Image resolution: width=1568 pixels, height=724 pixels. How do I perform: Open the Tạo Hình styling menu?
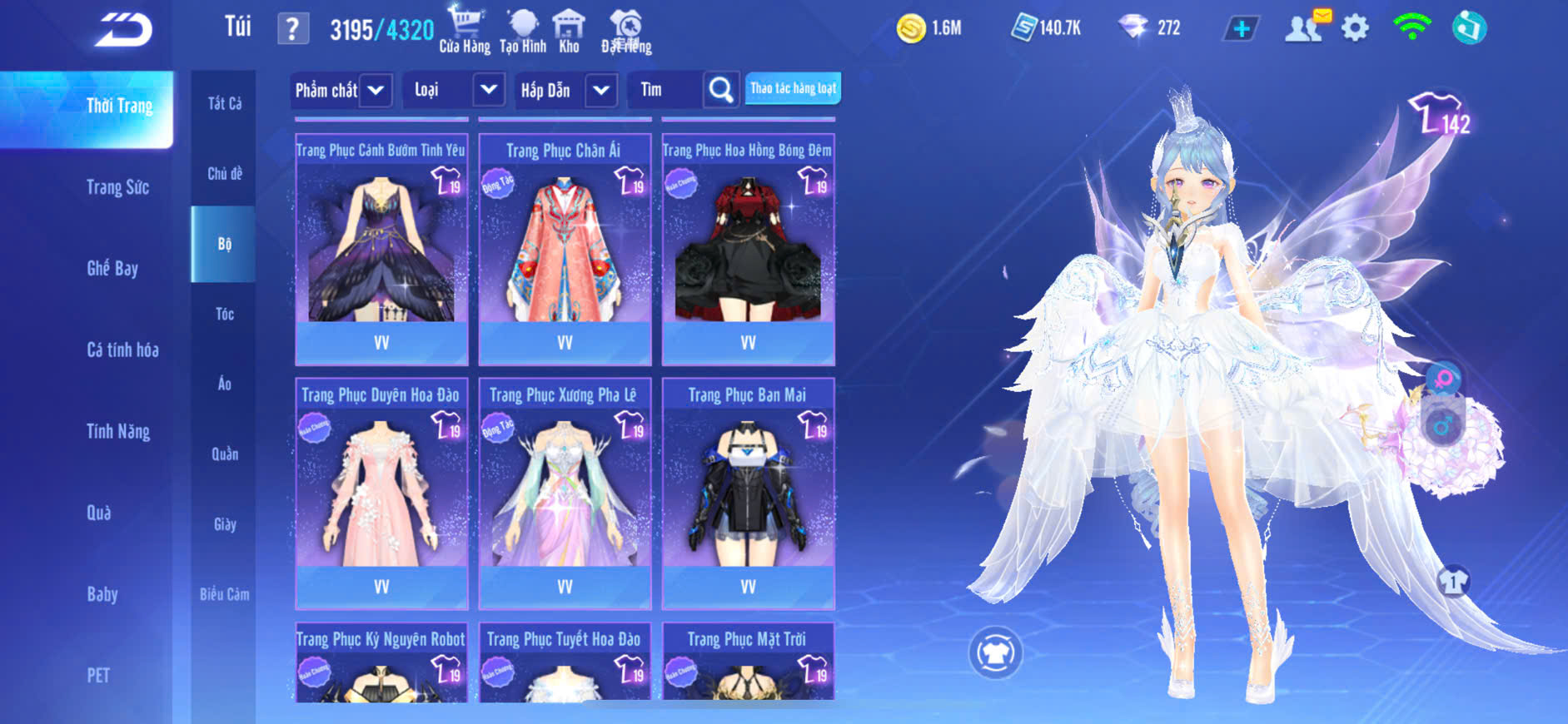(523, 30)
